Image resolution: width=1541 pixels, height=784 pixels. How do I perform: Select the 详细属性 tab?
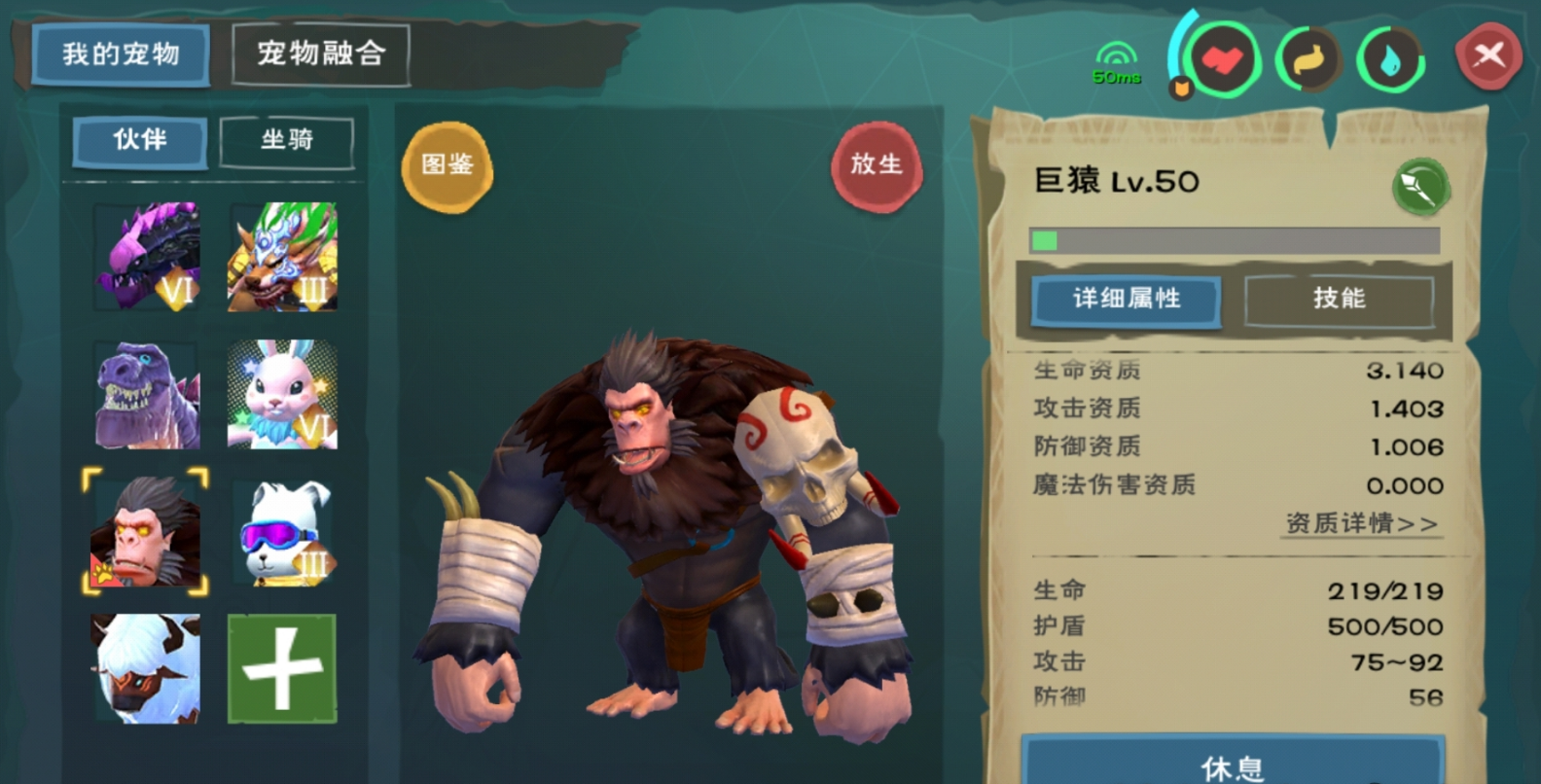[x=1126, y=301]
